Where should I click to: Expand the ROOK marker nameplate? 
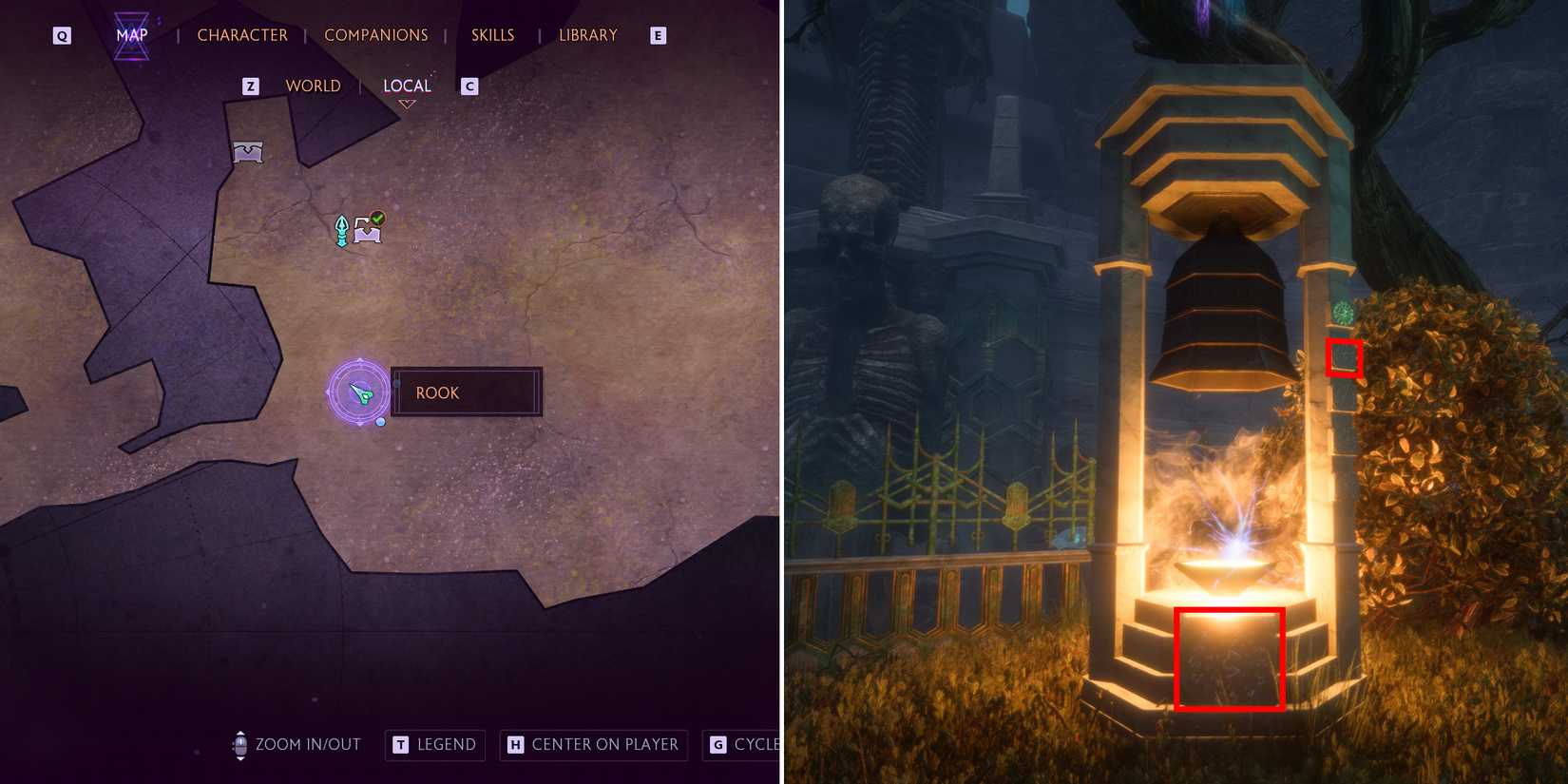point(466,392)
